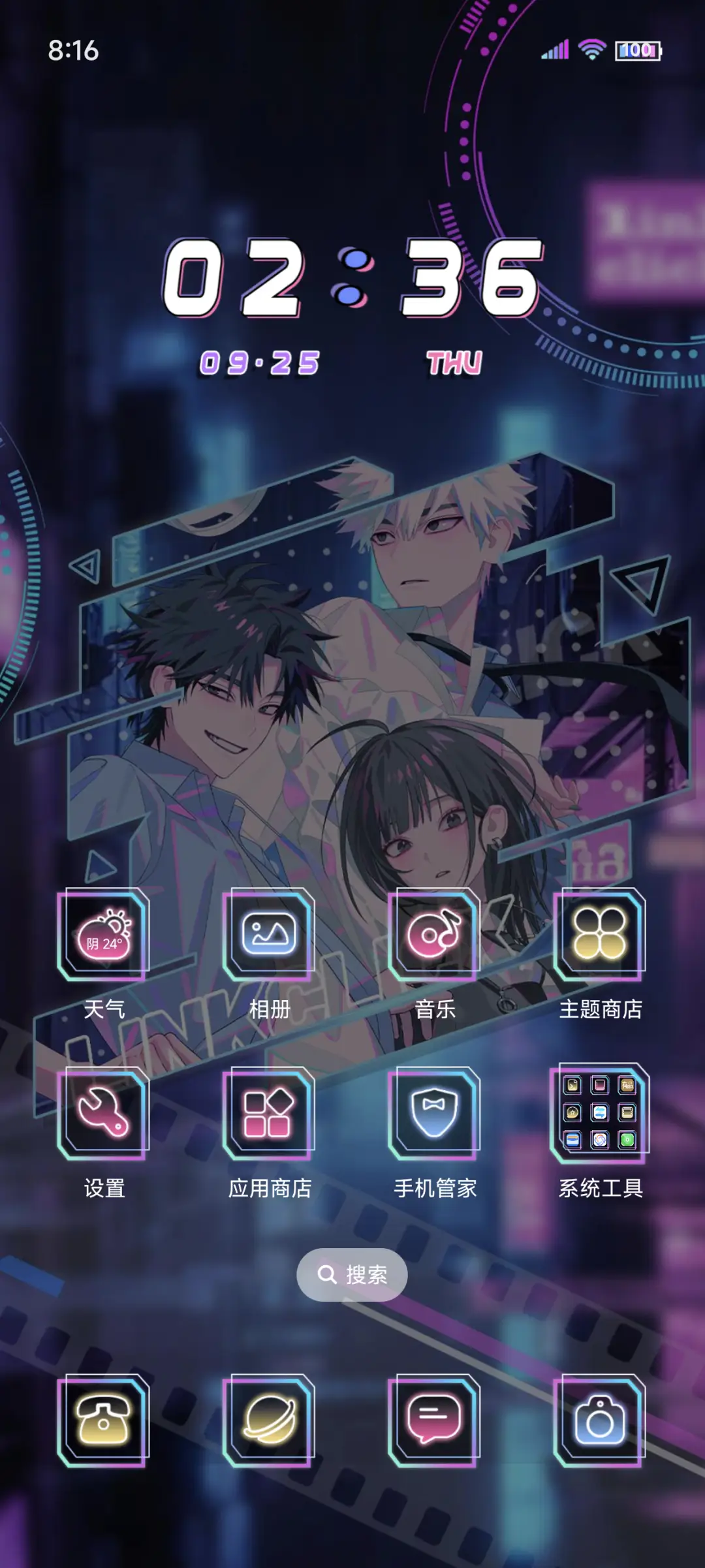Expand the System Tools folder (系统工具)

pyautogui.click(x=600, y=1114)
